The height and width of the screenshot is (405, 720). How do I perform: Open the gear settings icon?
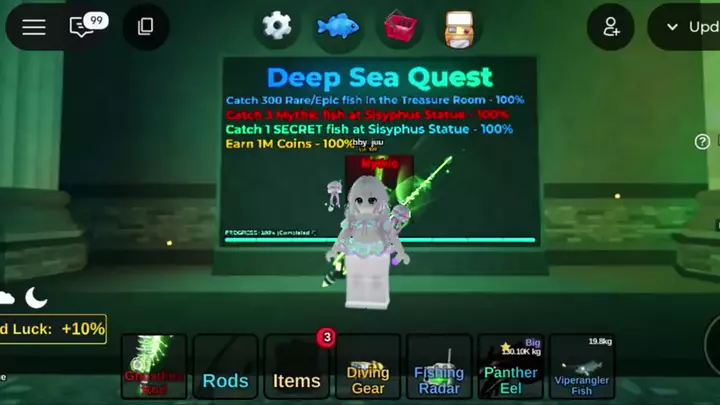277,26
